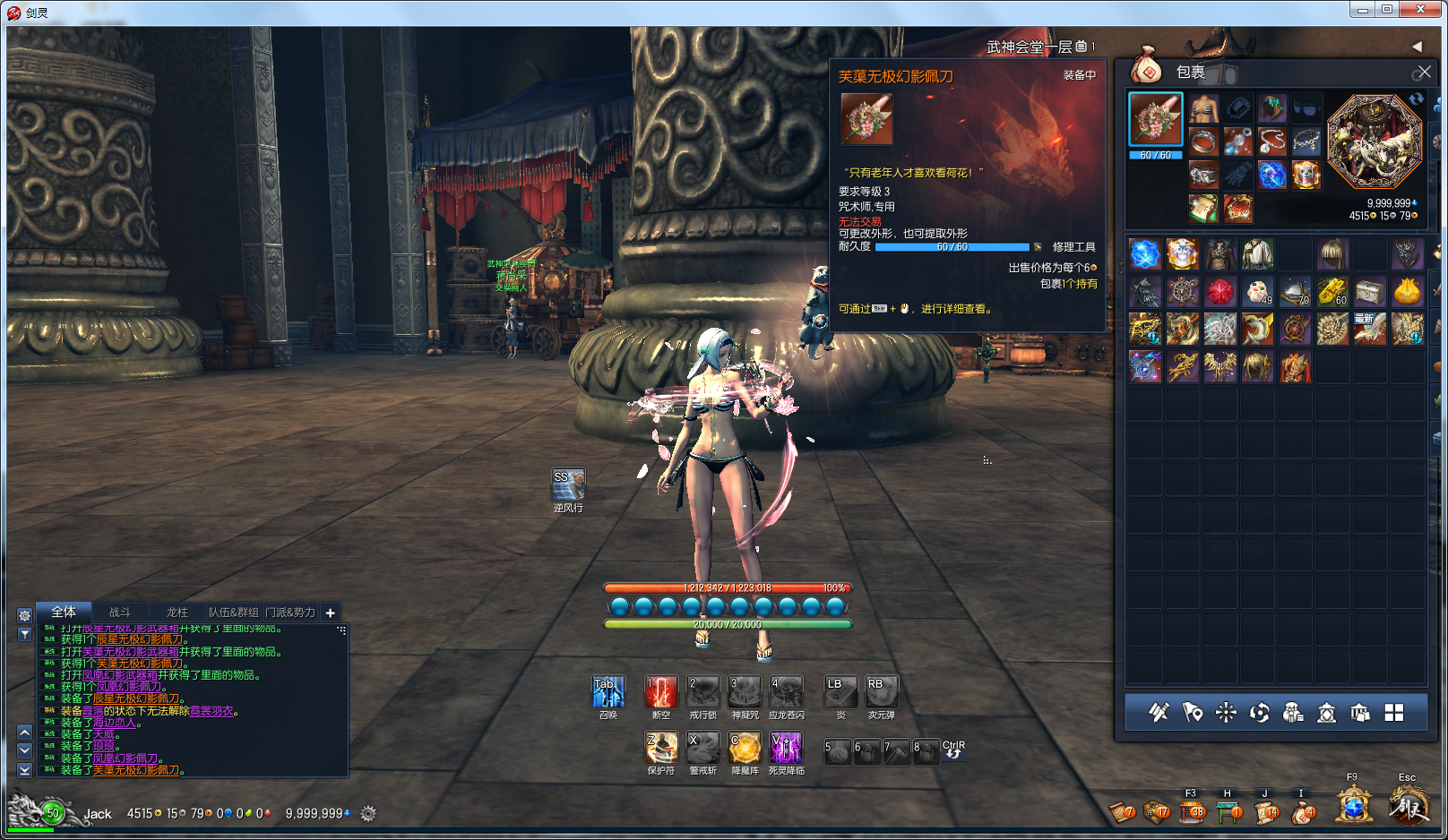Activate the 保护符 skill
Screen dimensions: 1448x840
(x=661, y=748)
